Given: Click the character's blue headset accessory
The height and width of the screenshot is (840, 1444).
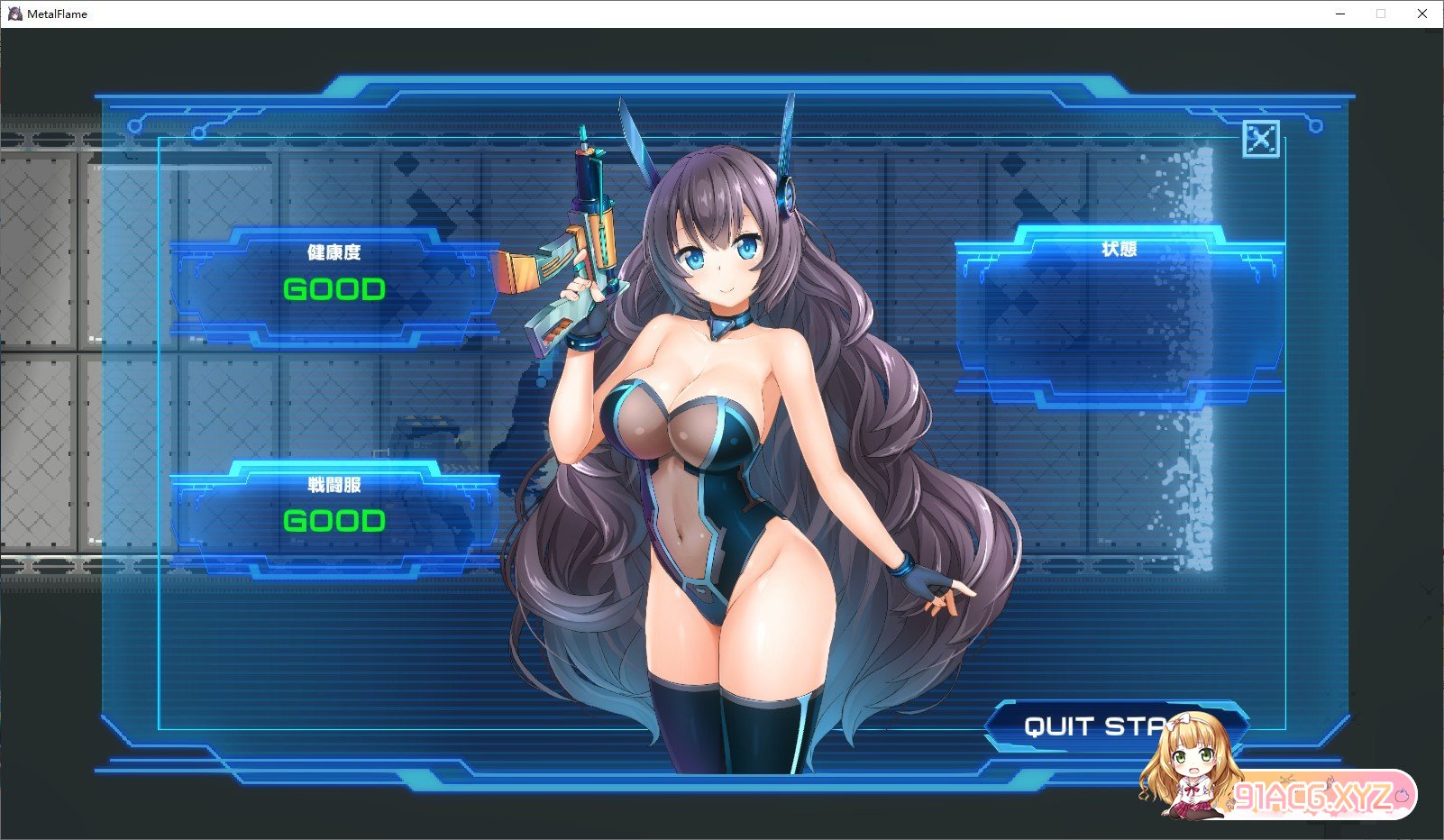Looking at the screenshot, I should point(788,198).
